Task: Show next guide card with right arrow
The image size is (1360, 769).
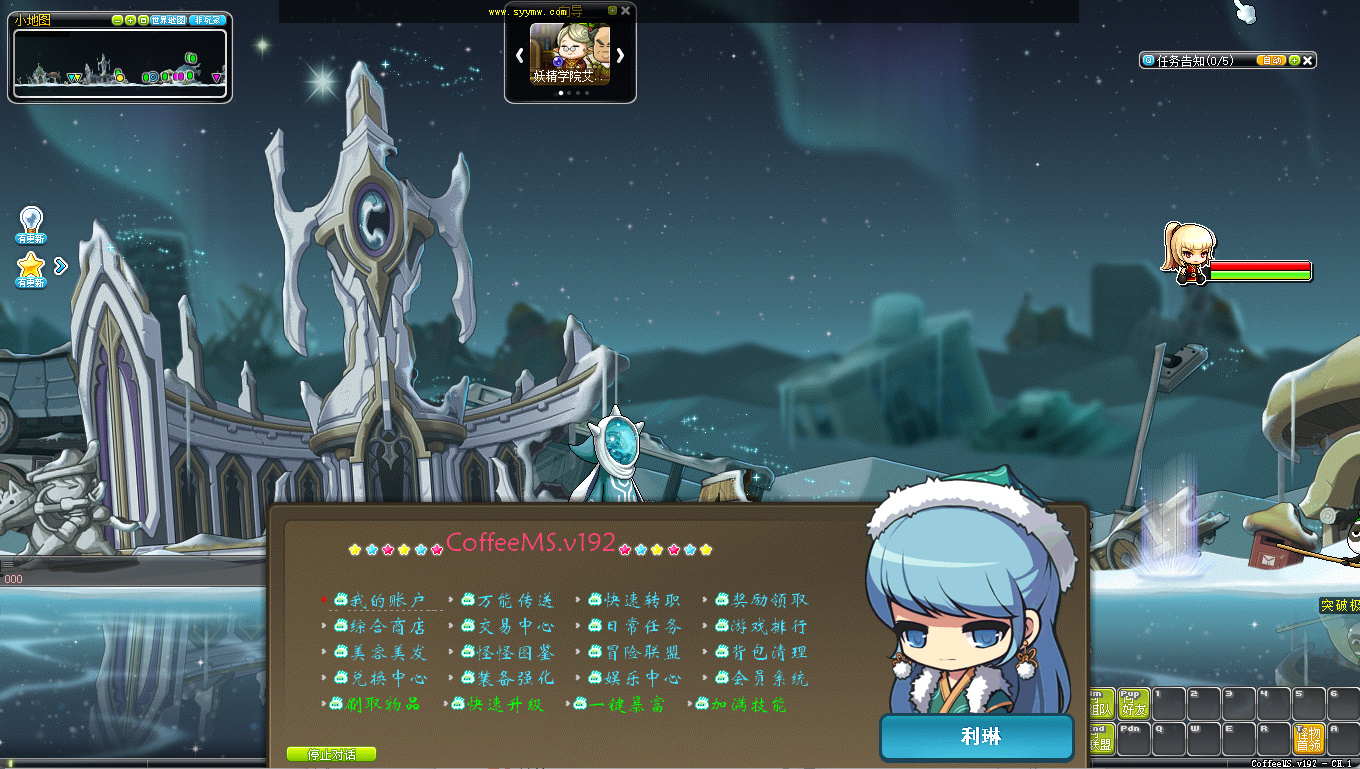Action: [x=620, y=56]
